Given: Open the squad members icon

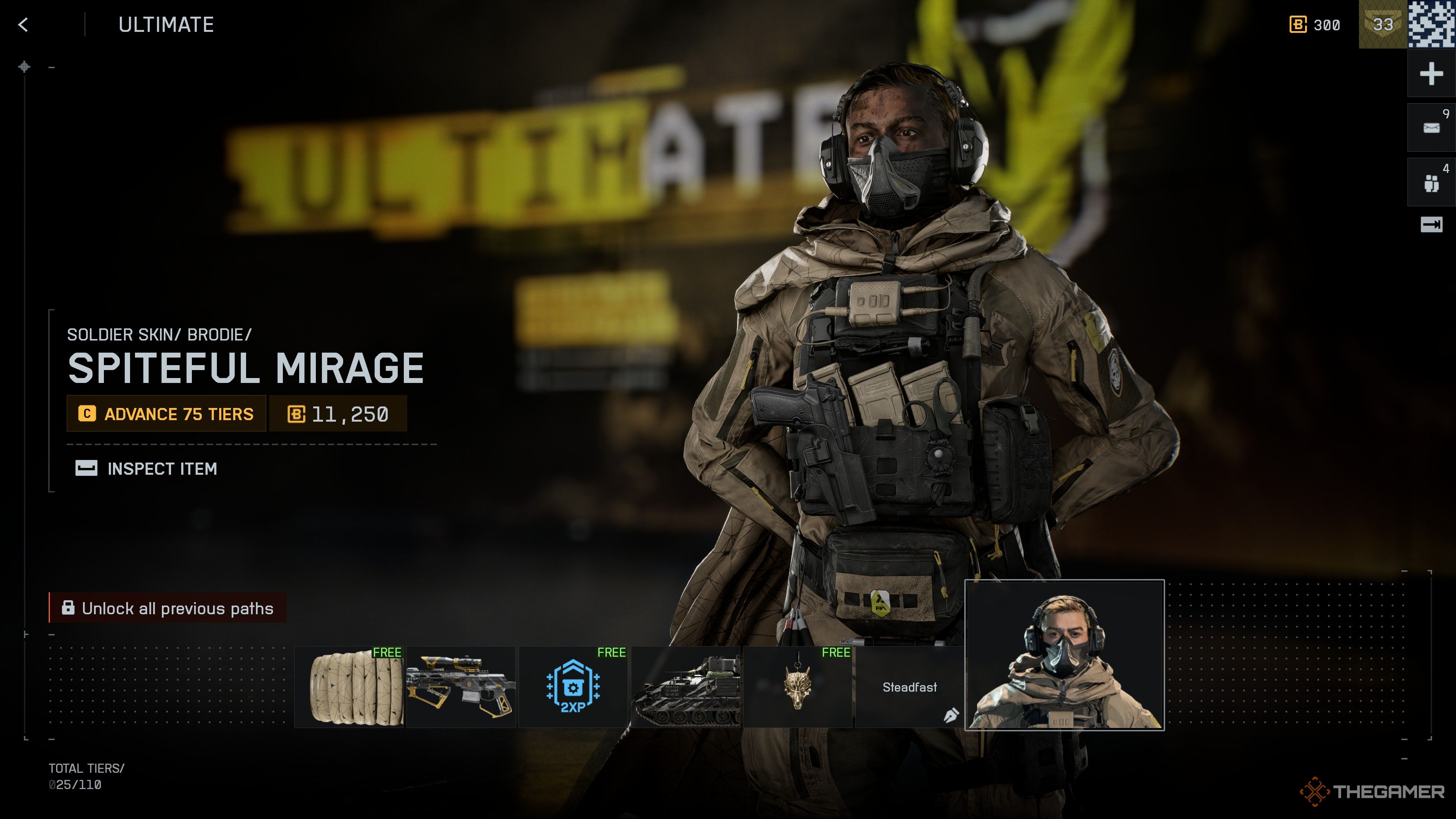Looking at the screenshot, I should (x=1431, y=182).
